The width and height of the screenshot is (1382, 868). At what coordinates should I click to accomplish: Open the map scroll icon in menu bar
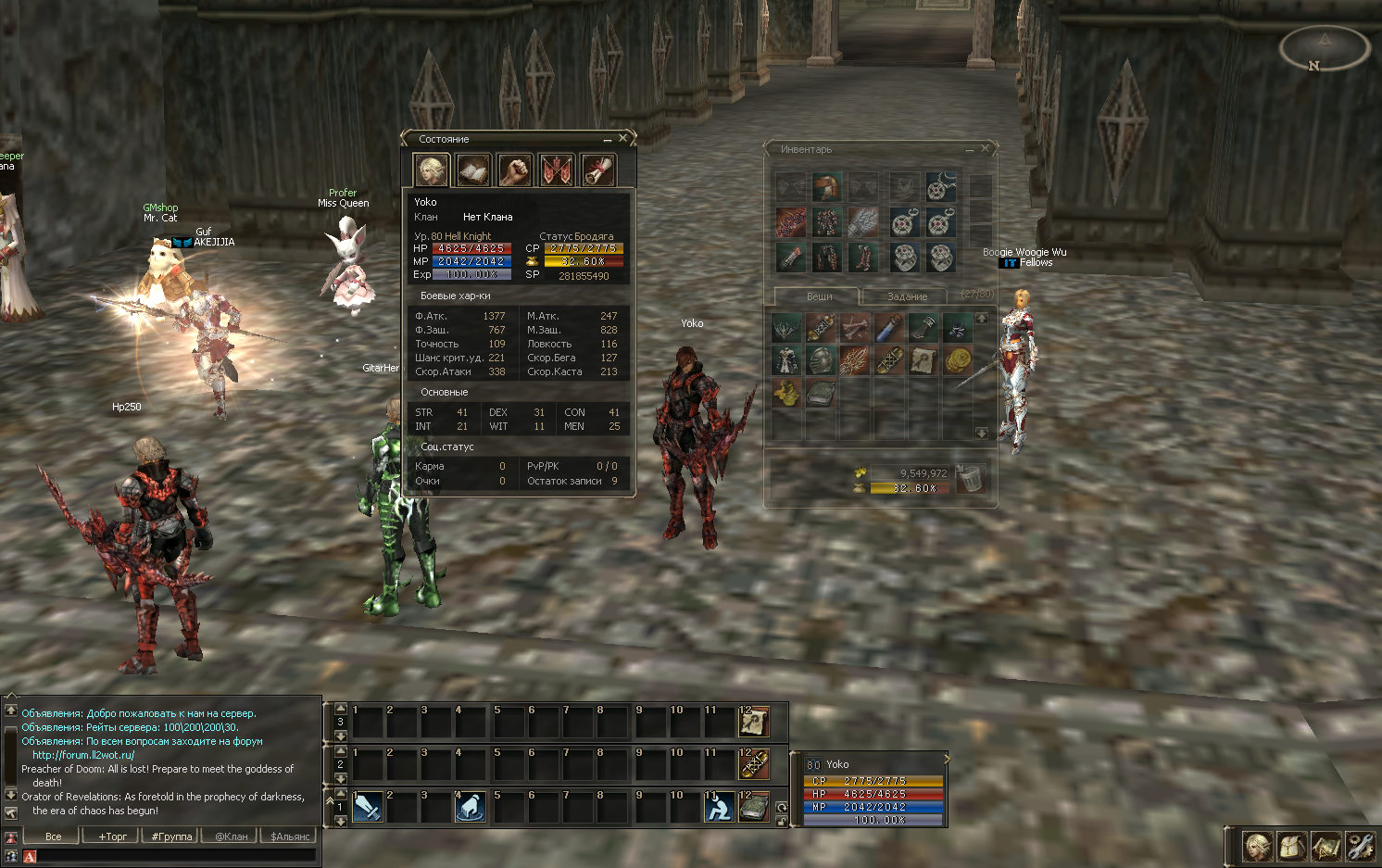(1325, 846)
